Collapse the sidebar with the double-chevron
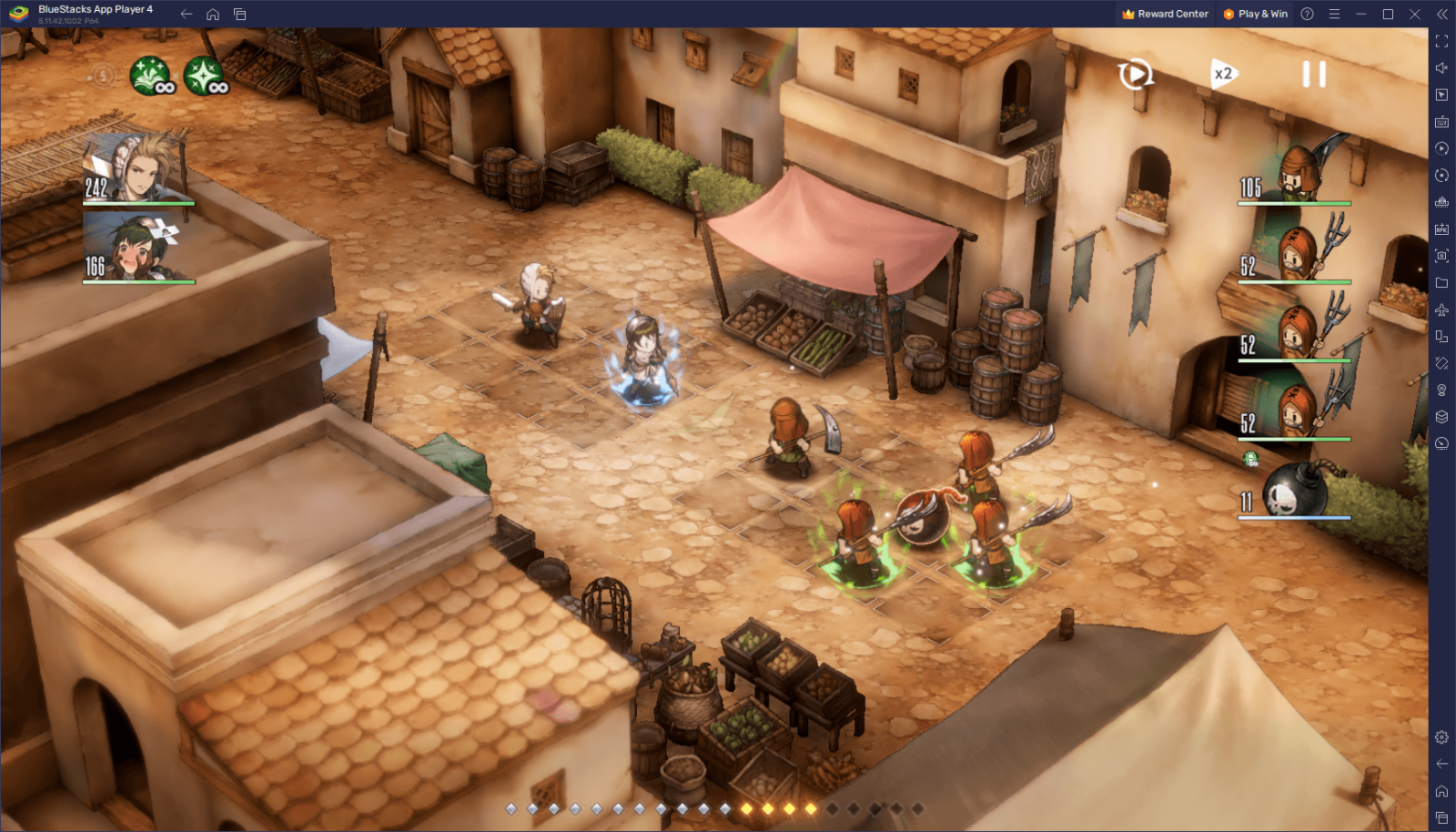The image size is (1456, 832). 1441,14
